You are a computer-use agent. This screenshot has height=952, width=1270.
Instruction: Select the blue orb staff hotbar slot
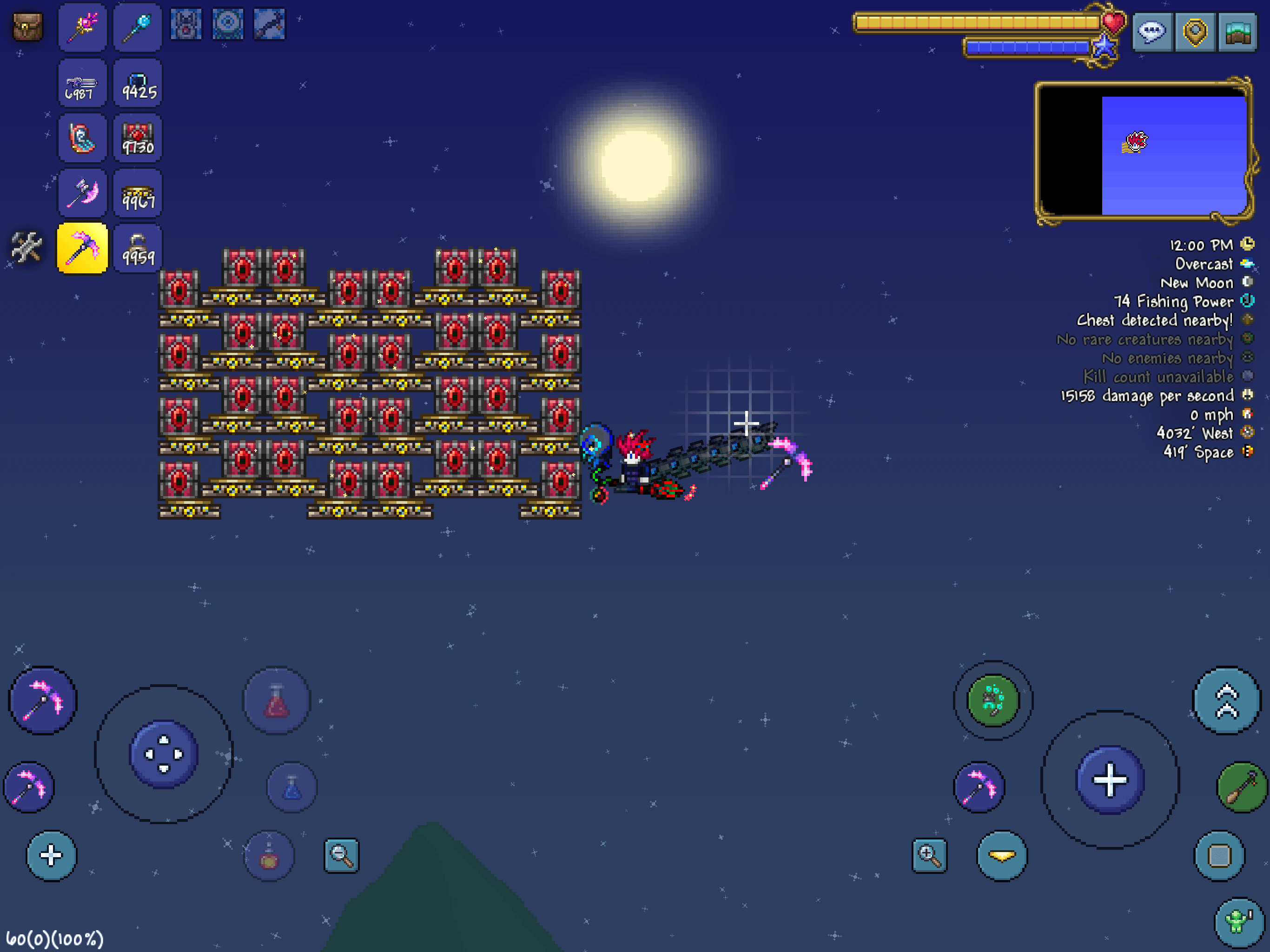(x=138, y=27)
